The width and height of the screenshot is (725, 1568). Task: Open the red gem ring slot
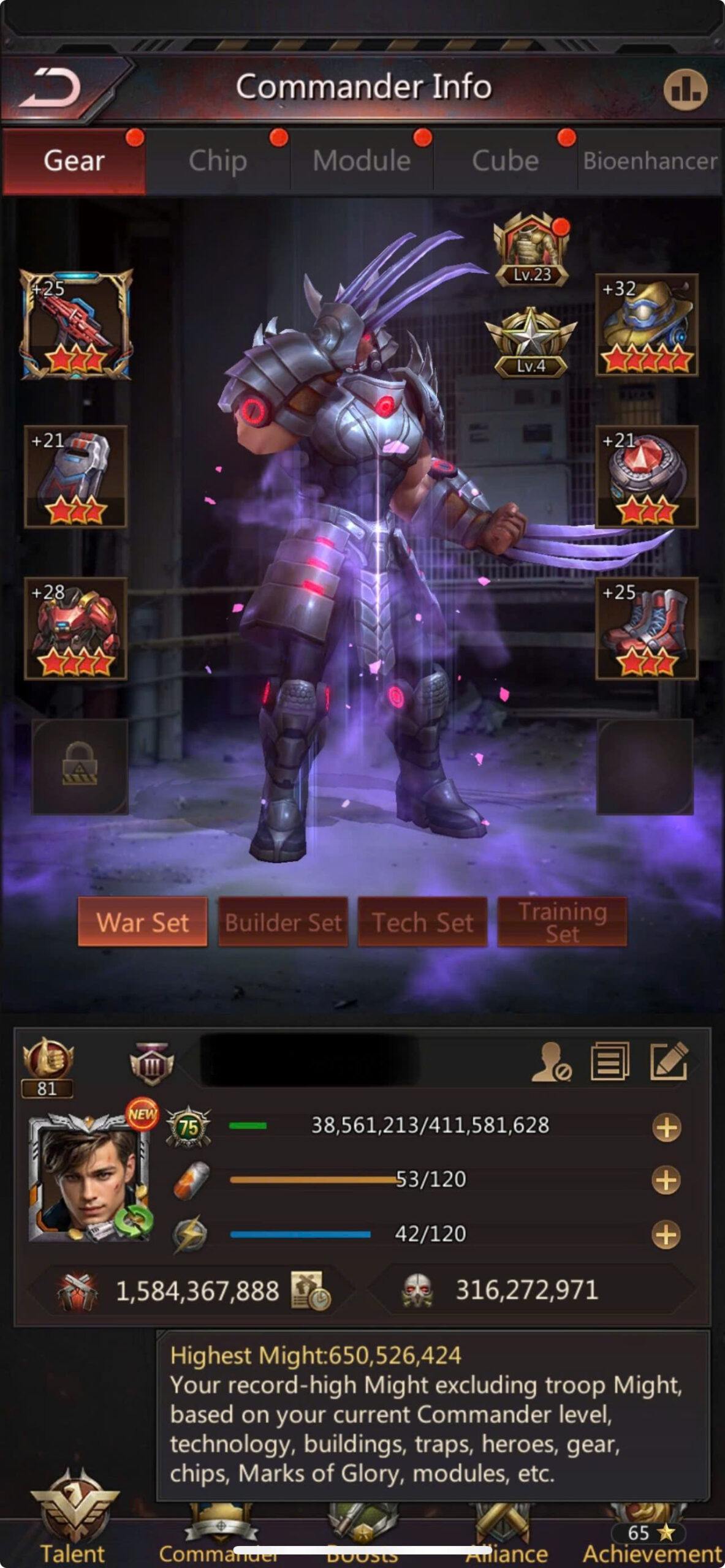tap(647, 477)
